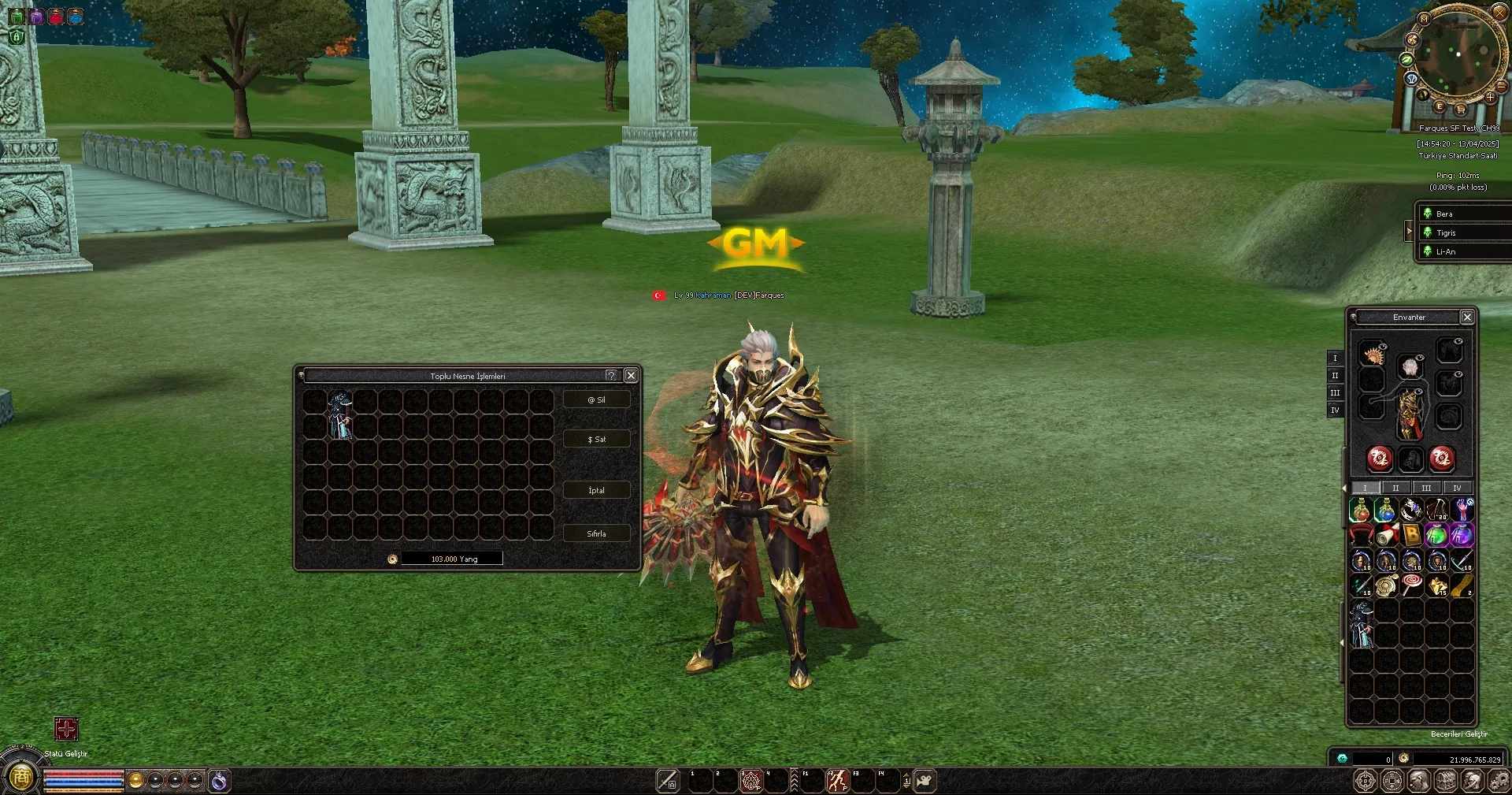The height and width of the screenshot is (795, 1512).
Task: Click the lollipop item in the inventory
Action: [1412, 584]
